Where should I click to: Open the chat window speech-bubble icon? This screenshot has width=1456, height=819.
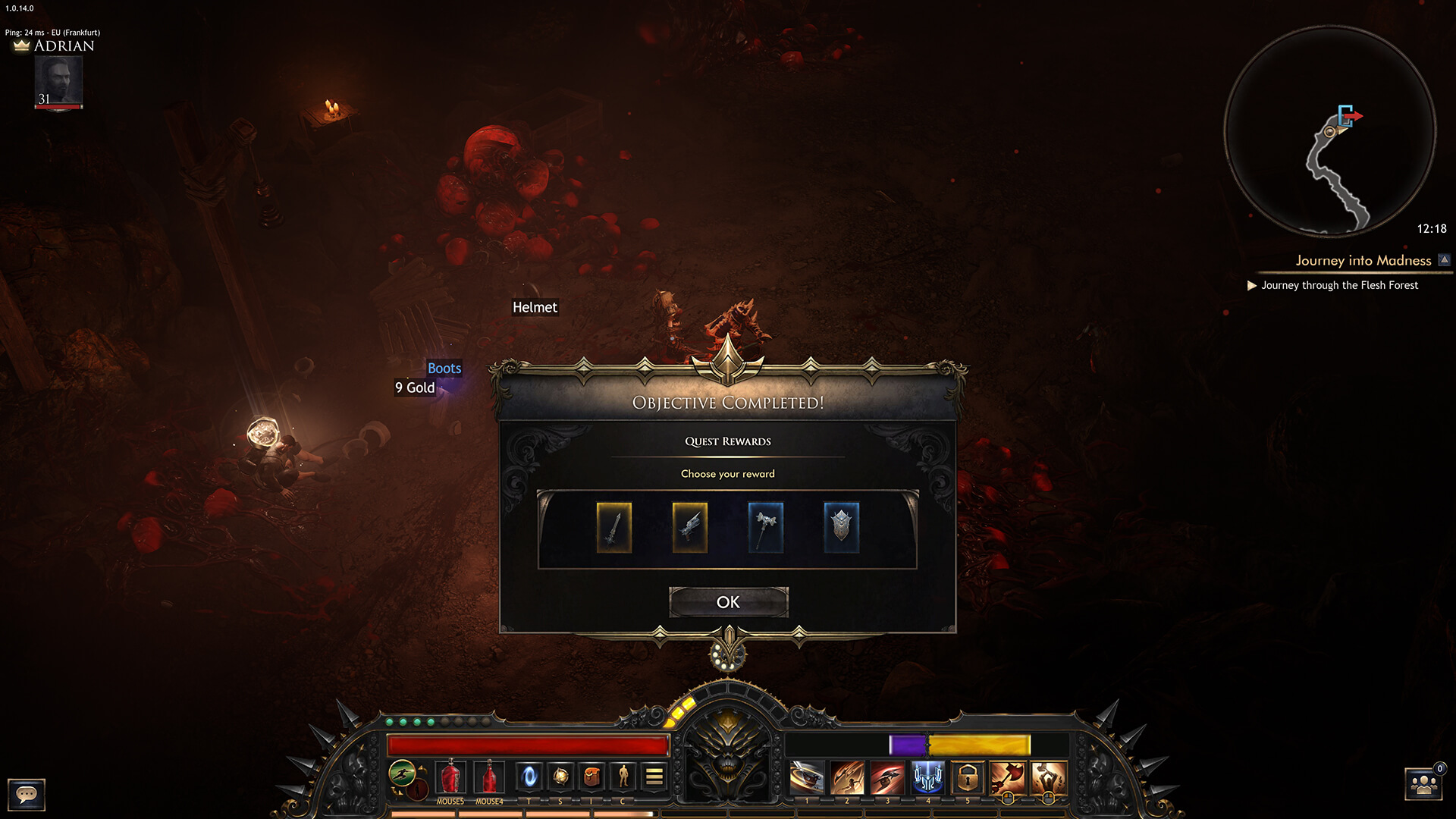(27, 794)
